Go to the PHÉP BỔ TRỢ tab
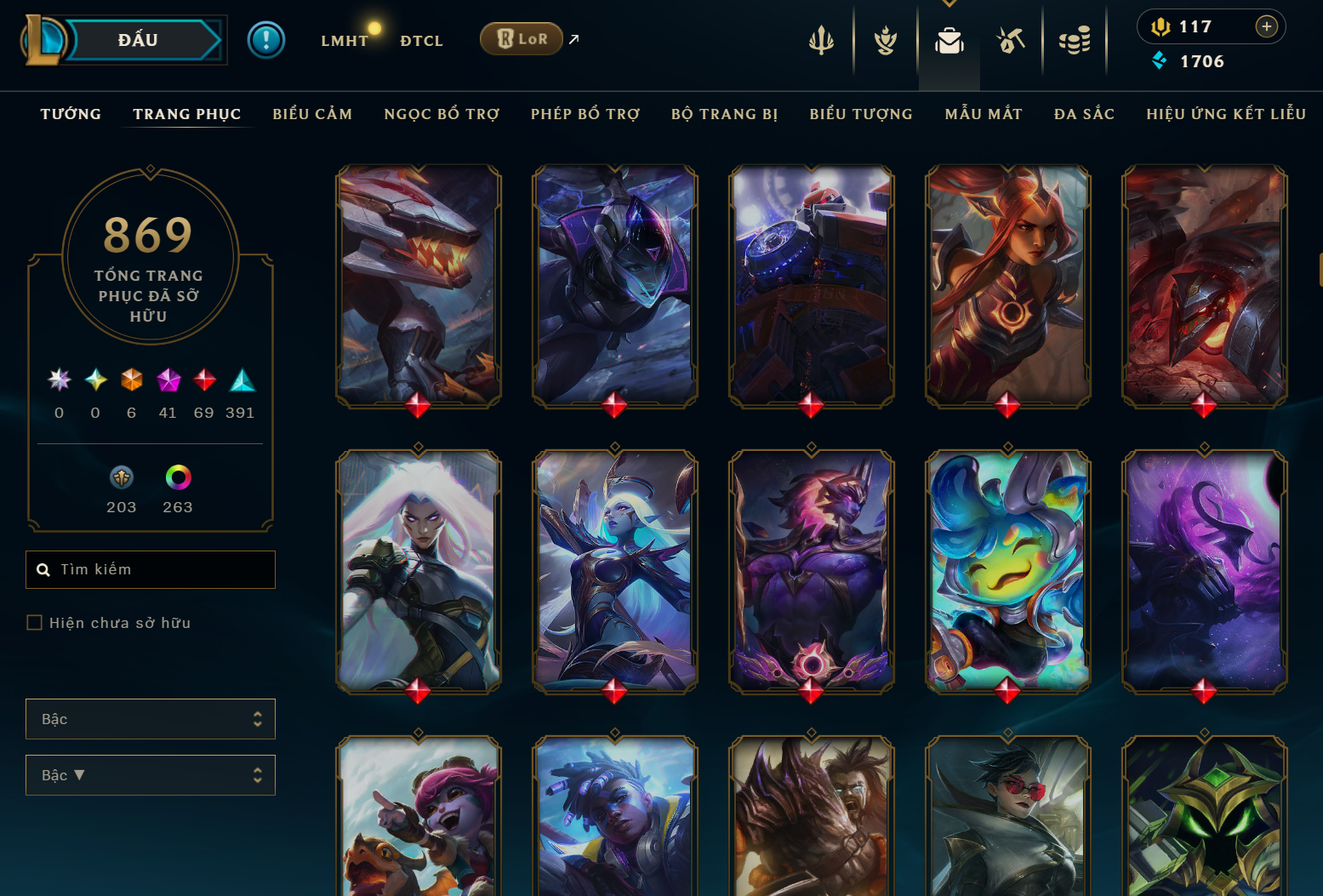1323x896 pixels. (585, 114)
